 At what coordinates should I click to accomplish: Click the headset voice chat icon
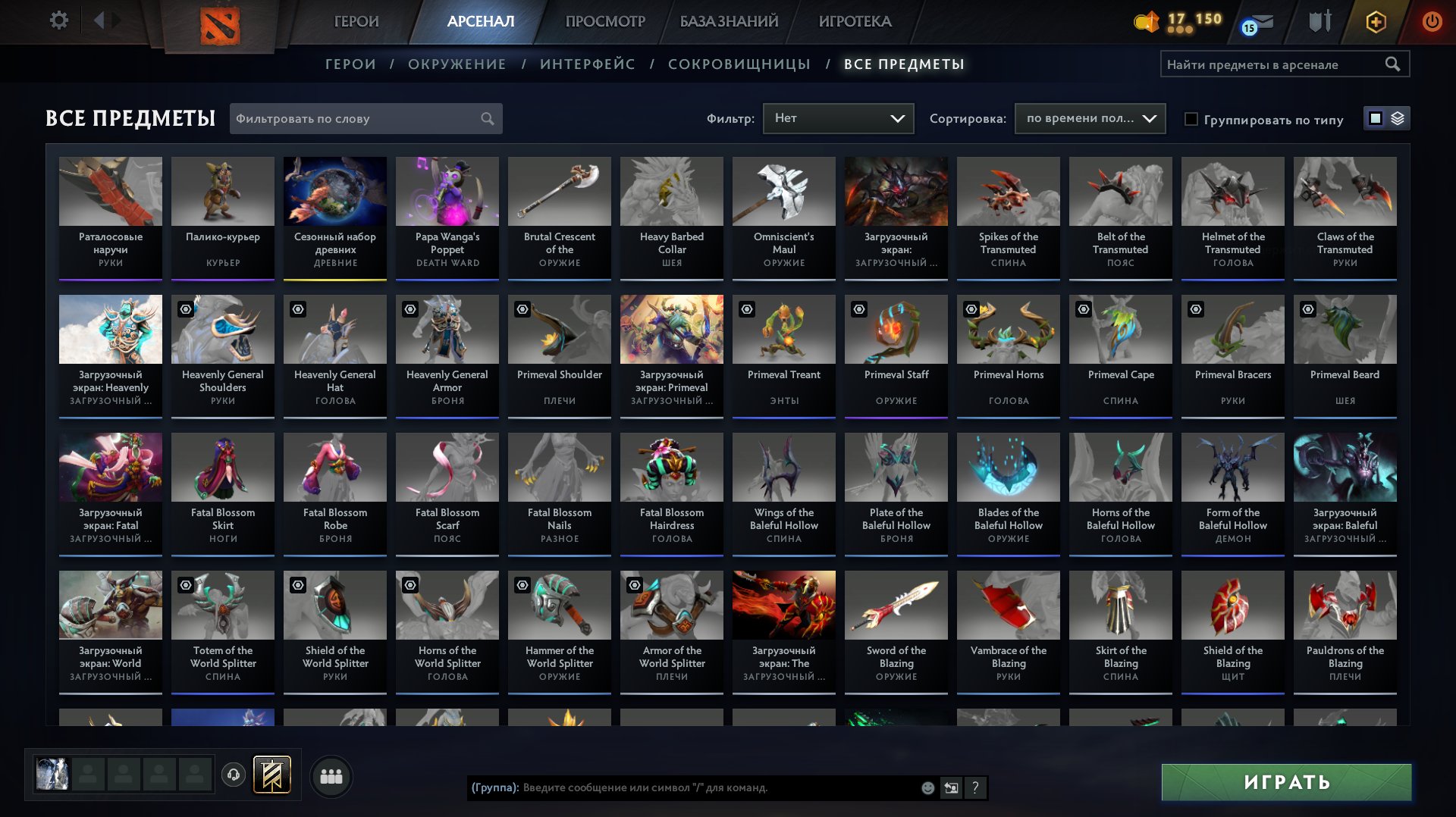point(234,776)
